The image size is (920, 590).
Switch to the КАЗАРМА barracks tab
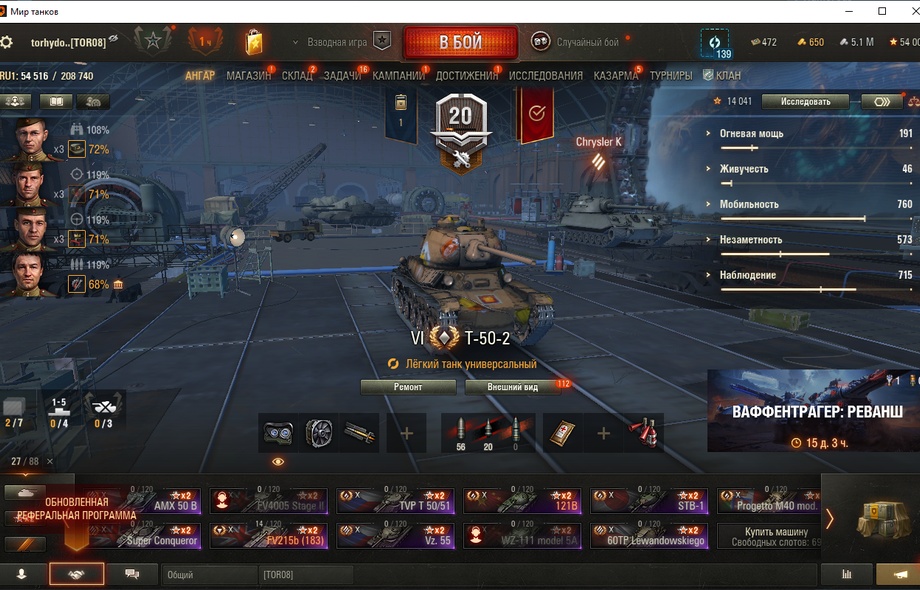[616, 76]
